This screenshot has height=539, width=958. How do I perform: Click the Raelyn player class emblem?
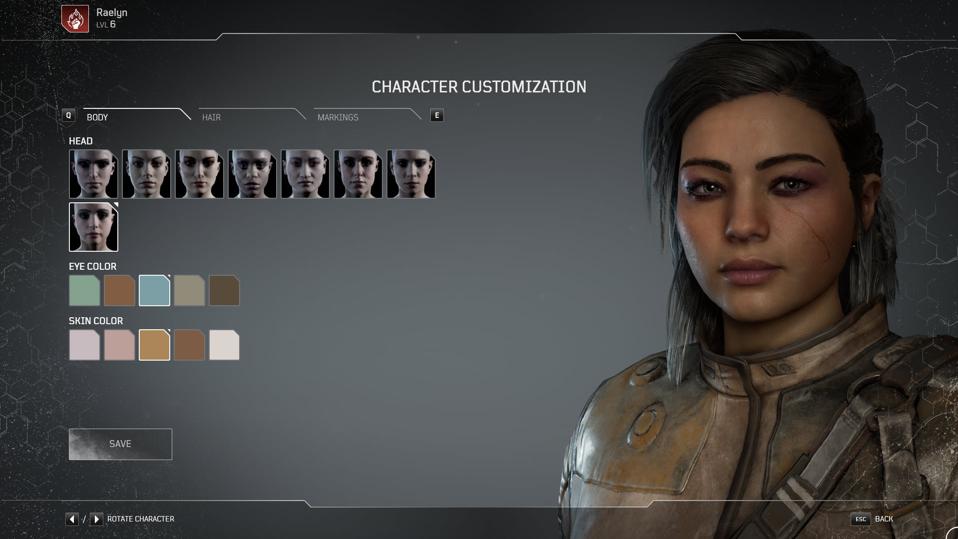tap(75, 18)
